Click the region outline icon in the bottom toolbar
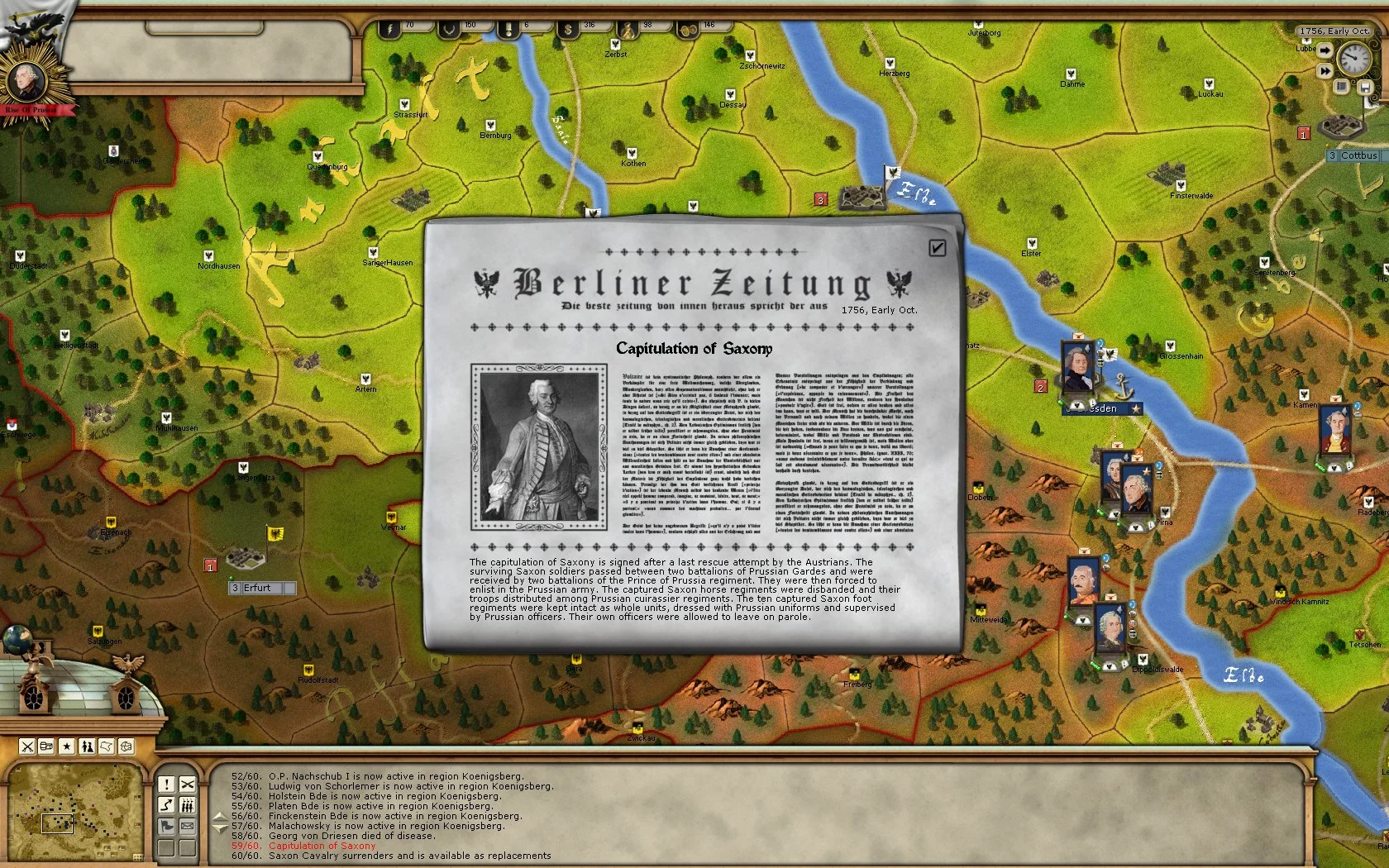Viewport: 1389px width, 868px height. (x=106, y=746)
